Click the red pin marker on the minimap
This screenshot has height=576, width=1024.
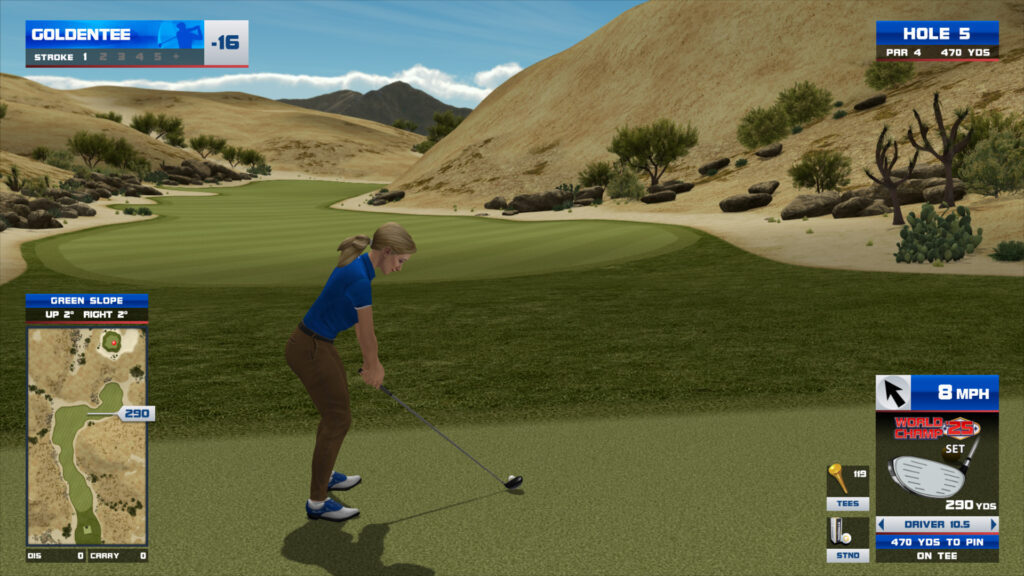coord(114,342)
